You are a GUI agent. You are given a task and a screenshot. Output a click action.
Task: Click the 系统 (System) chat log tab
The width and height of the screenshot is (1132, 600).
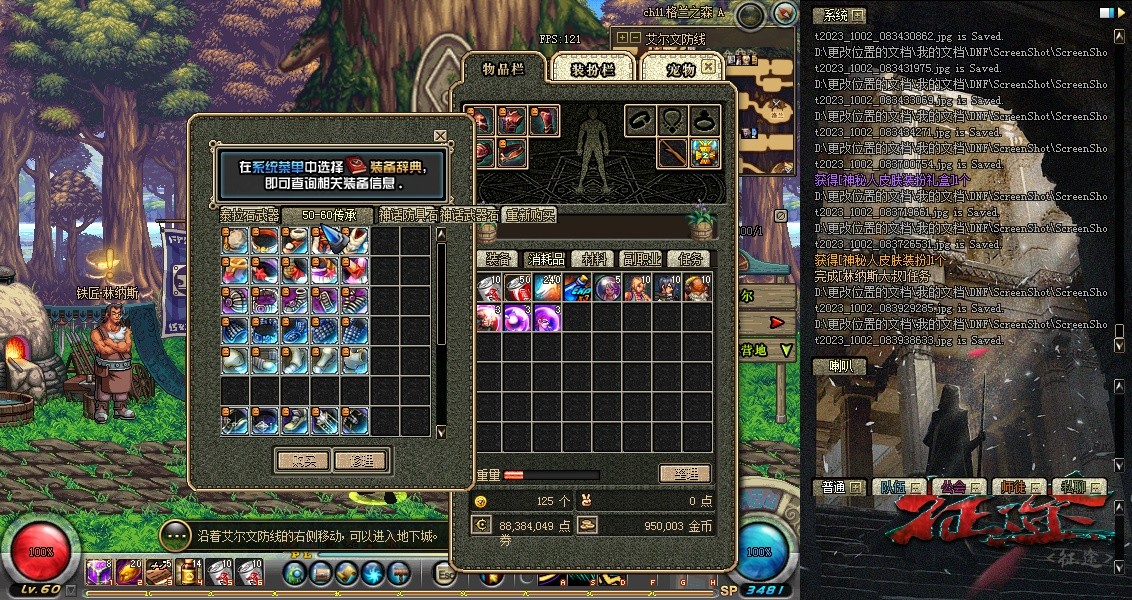pyautogui.click(x=838, y=15)
